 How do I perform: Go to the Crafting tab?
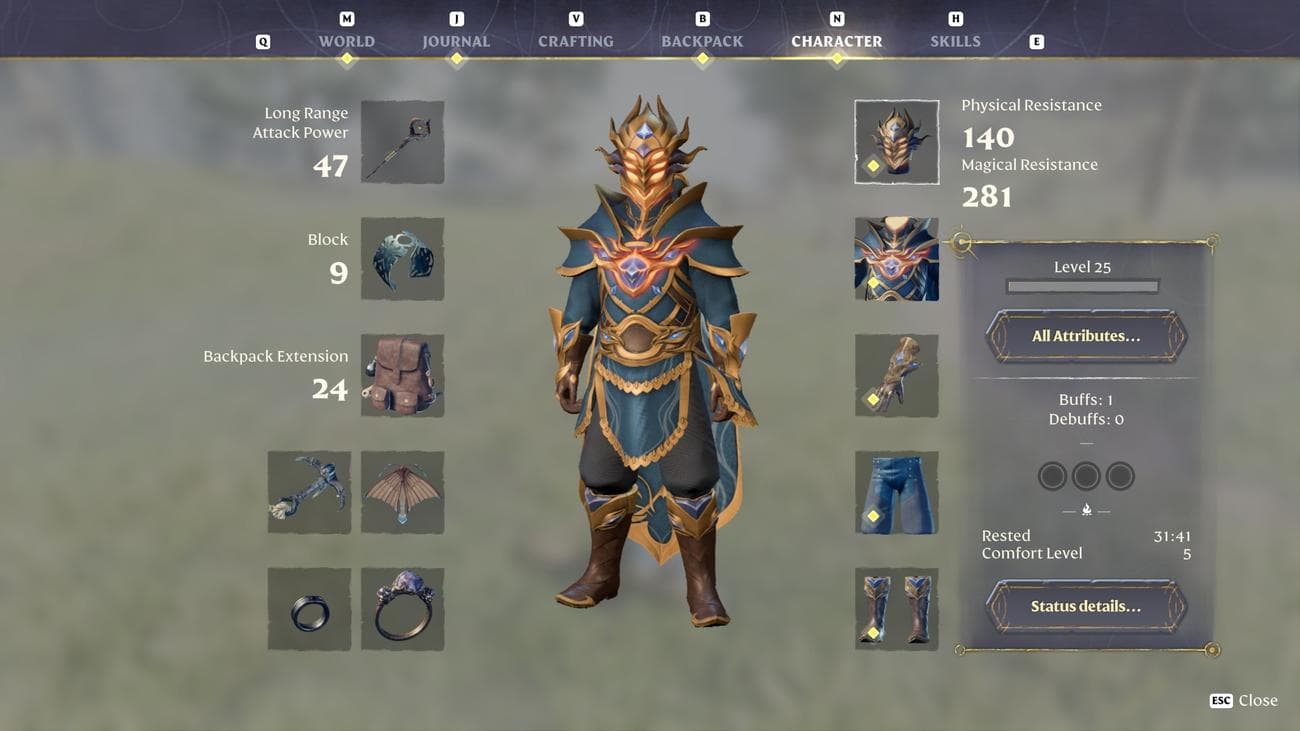coord(575,41)
